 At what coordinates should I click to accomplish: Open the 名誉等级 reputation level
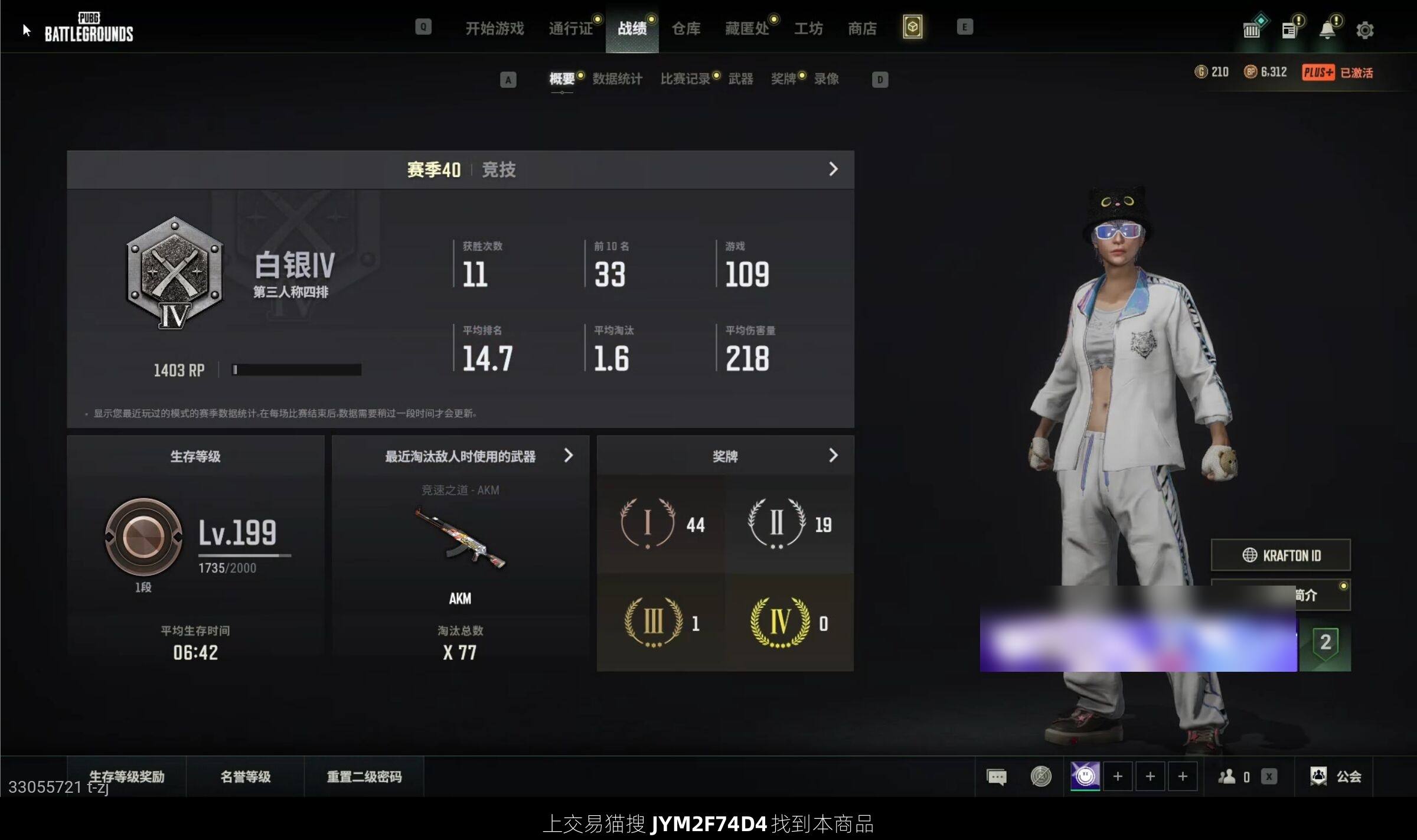(x=246, y=776)
